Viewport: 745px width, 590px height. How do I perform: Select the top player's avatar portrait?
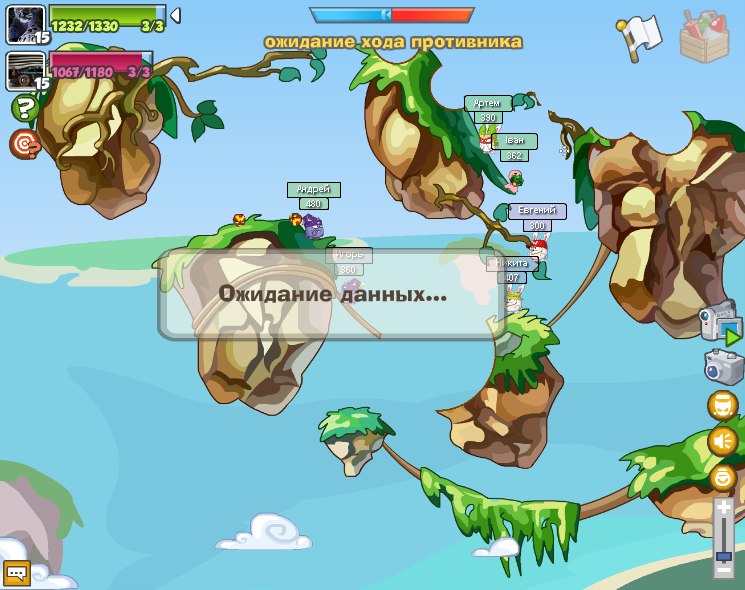23,23
